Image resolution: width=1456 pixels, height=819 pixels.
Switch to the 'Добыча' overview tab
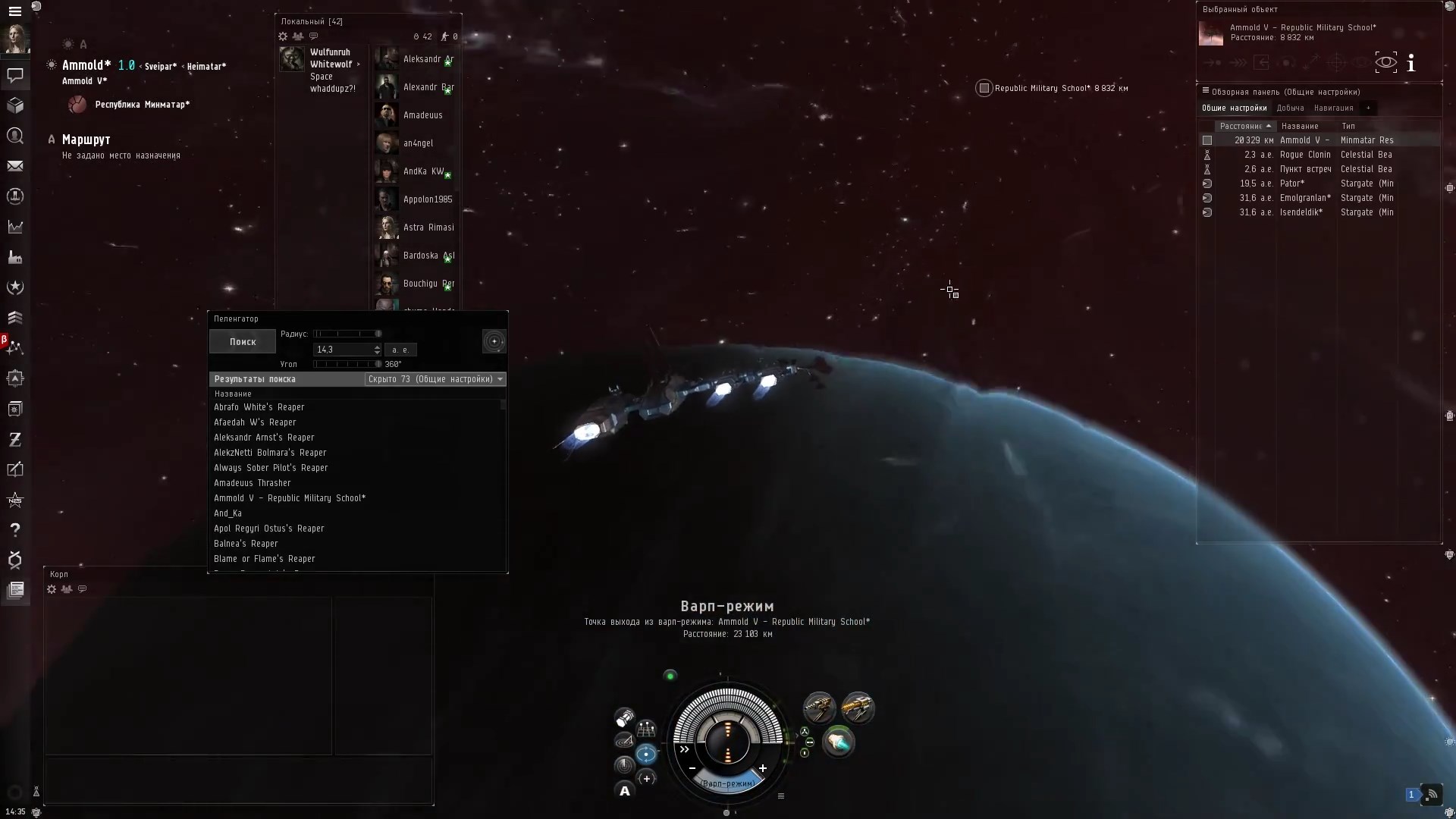[1289, 108]
